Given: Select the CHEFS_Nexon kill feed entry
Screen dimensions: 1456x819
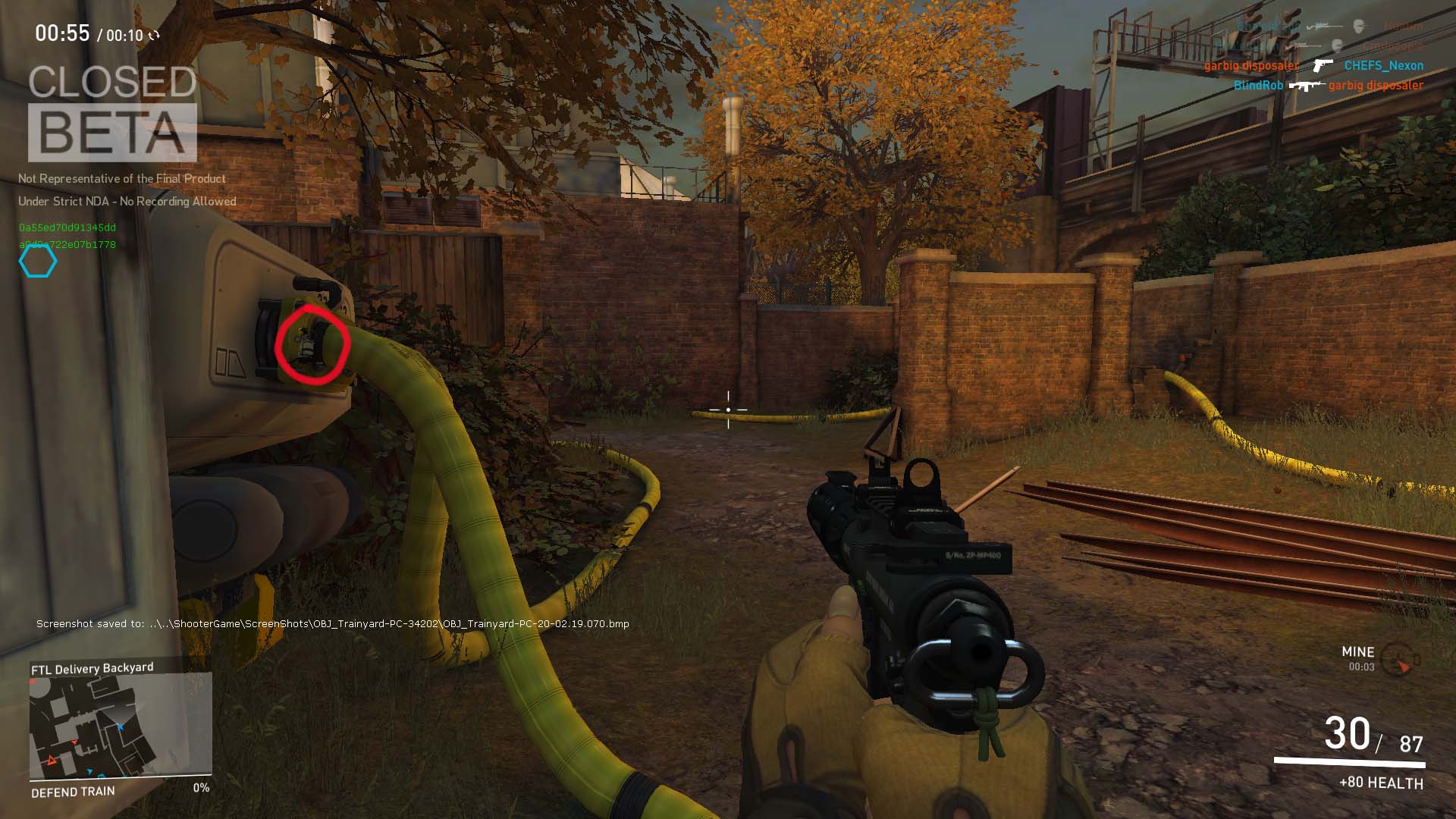Looking at the screenshot, I should click(1383, 66).
